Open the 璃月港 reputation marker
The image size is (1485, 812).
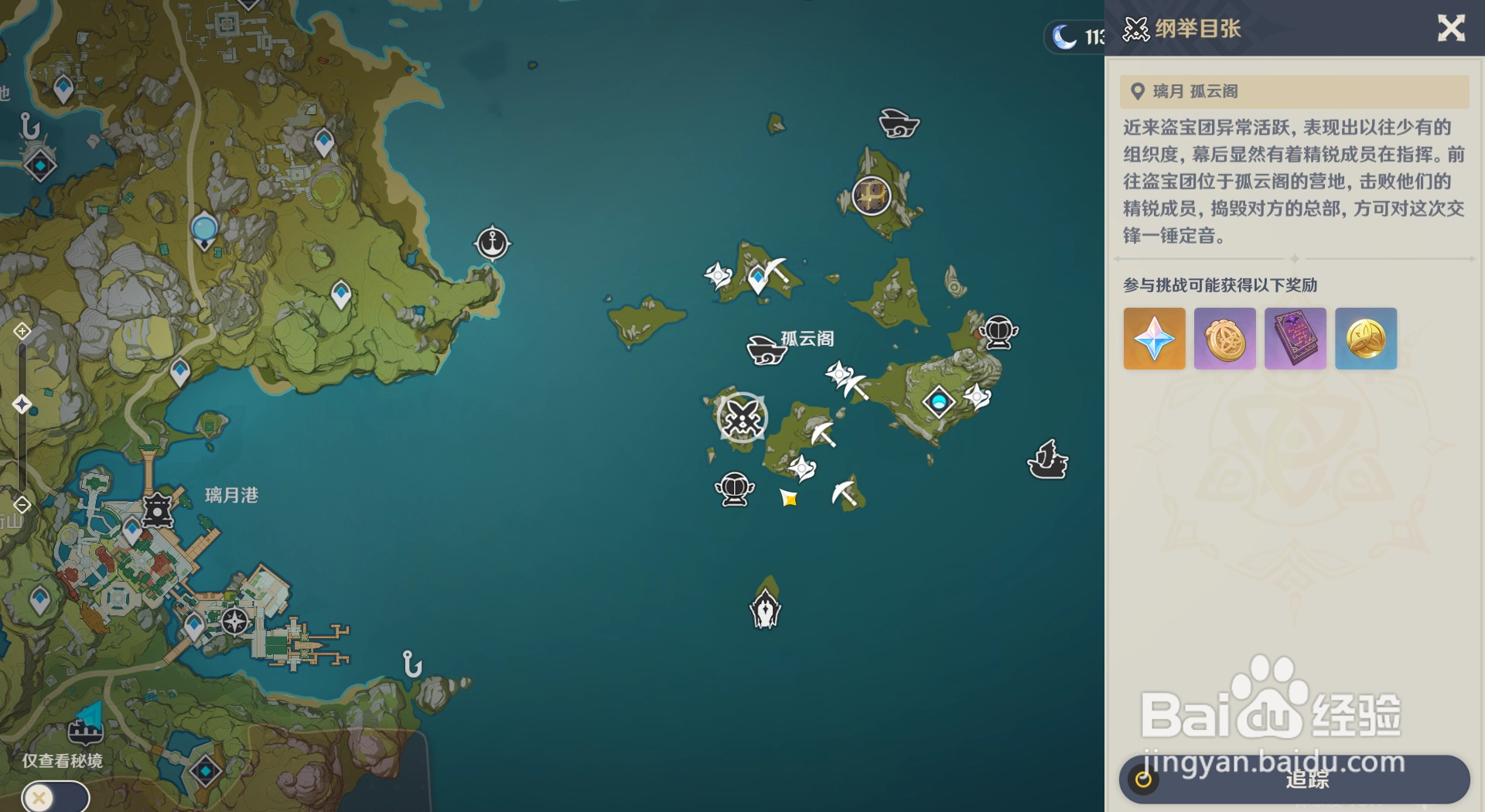tap(158, 510)
